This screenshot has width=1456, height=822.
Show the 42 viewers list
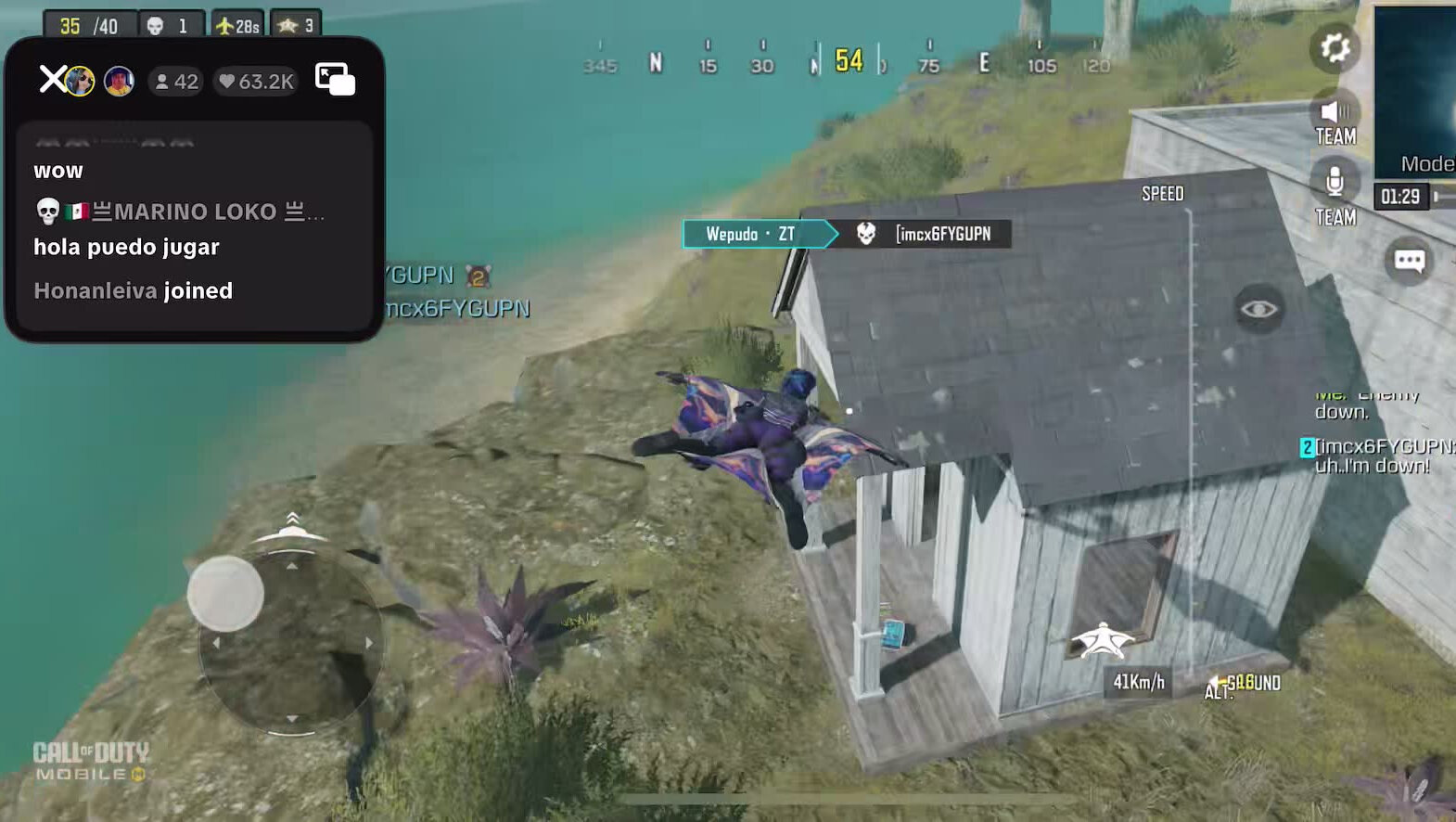176,82
